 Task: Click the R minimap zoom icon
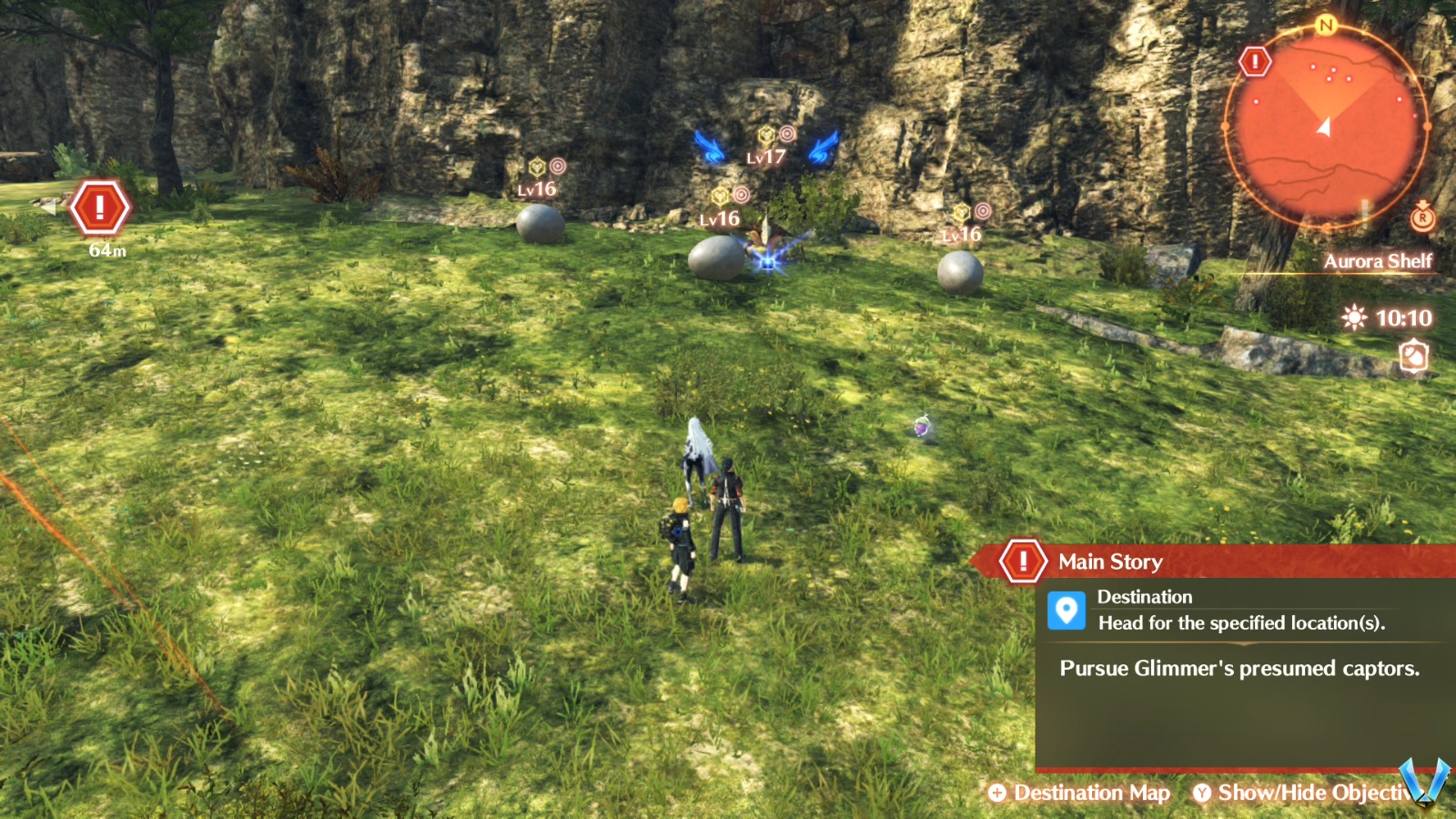click(x=1421, y=218)
